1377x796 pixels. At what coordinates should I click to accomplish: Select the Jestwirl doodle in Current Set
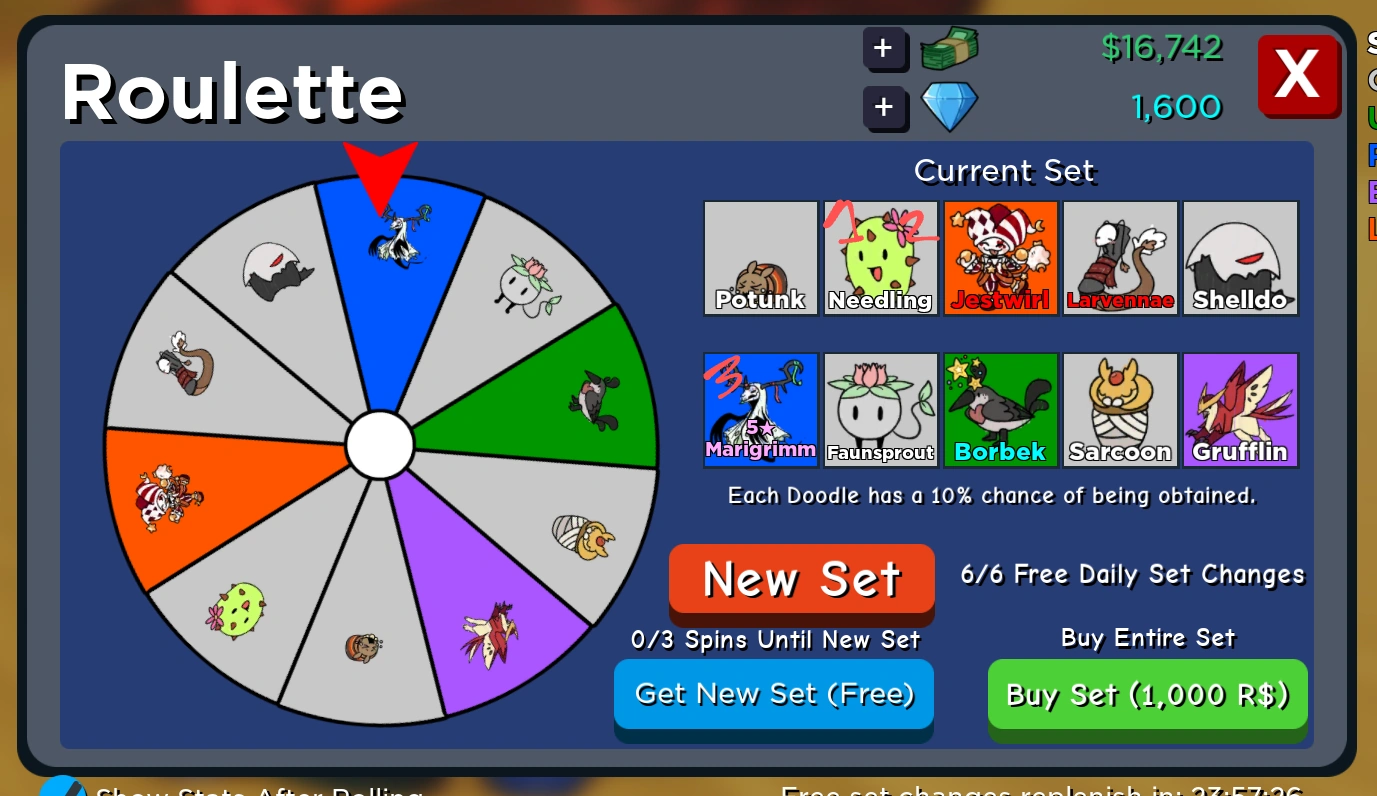coord(1000,257)
